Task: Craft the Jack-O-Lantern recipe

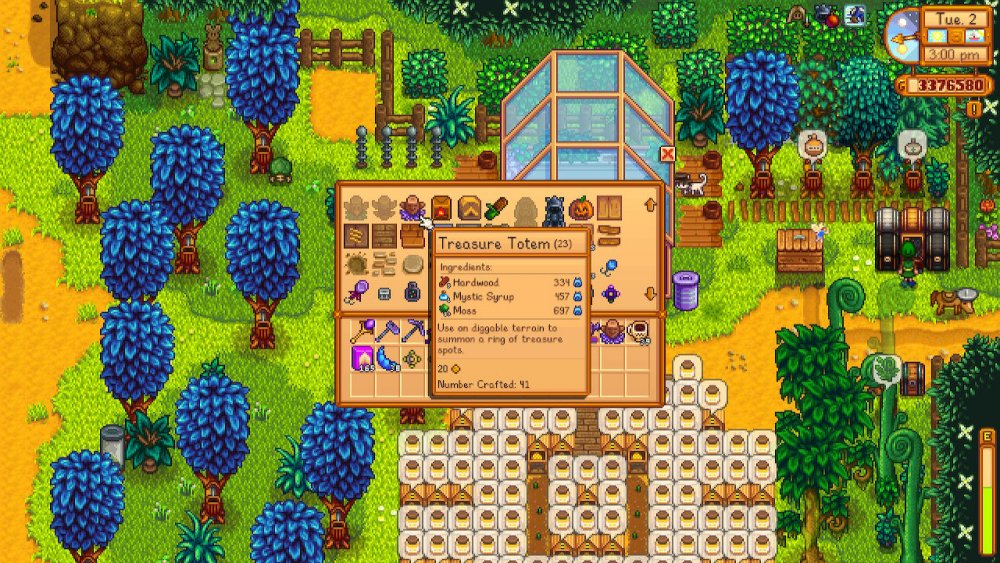Action: click(581, 209)
